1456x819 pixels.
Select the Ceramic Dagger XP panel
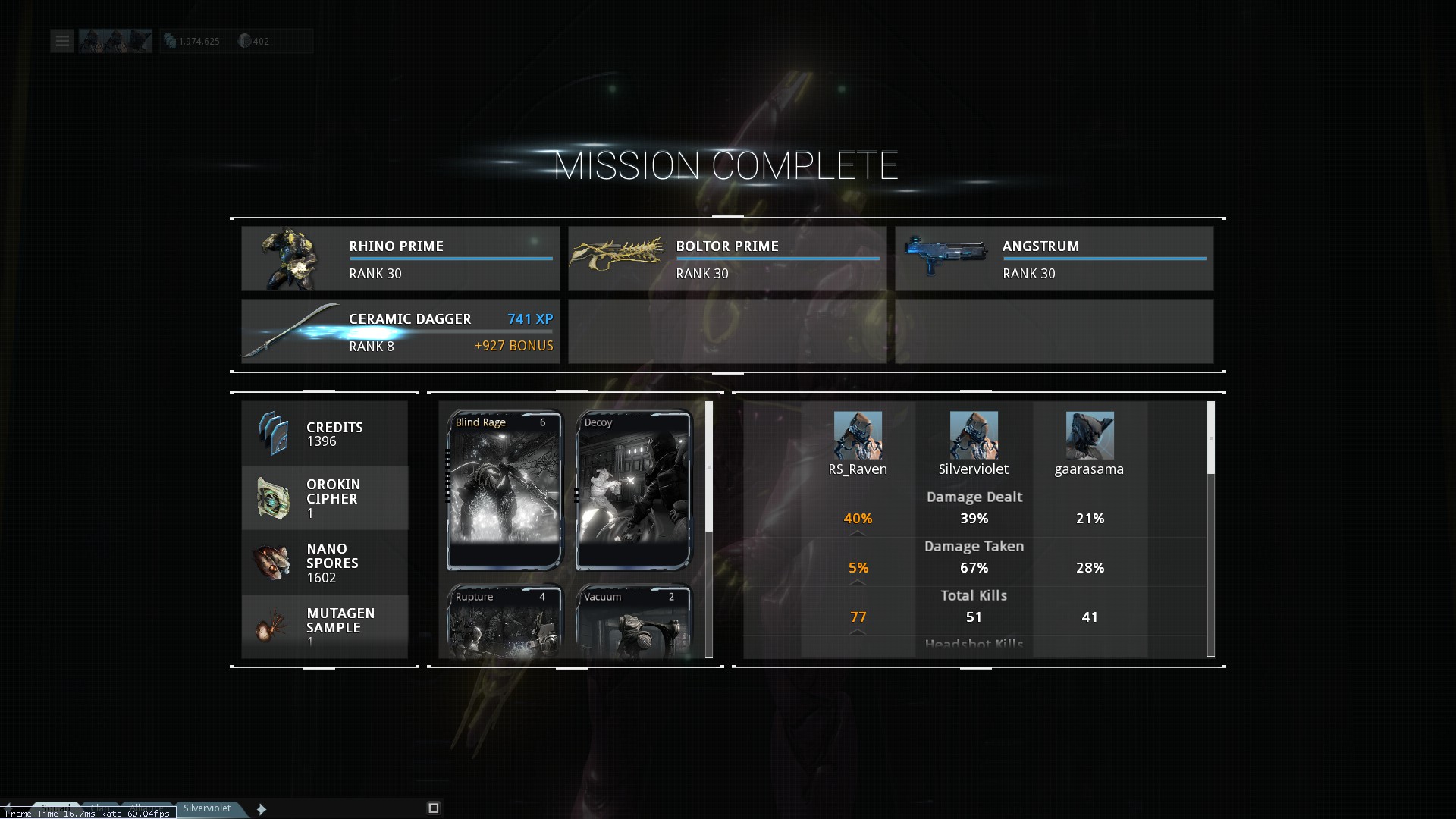point(400,331)
